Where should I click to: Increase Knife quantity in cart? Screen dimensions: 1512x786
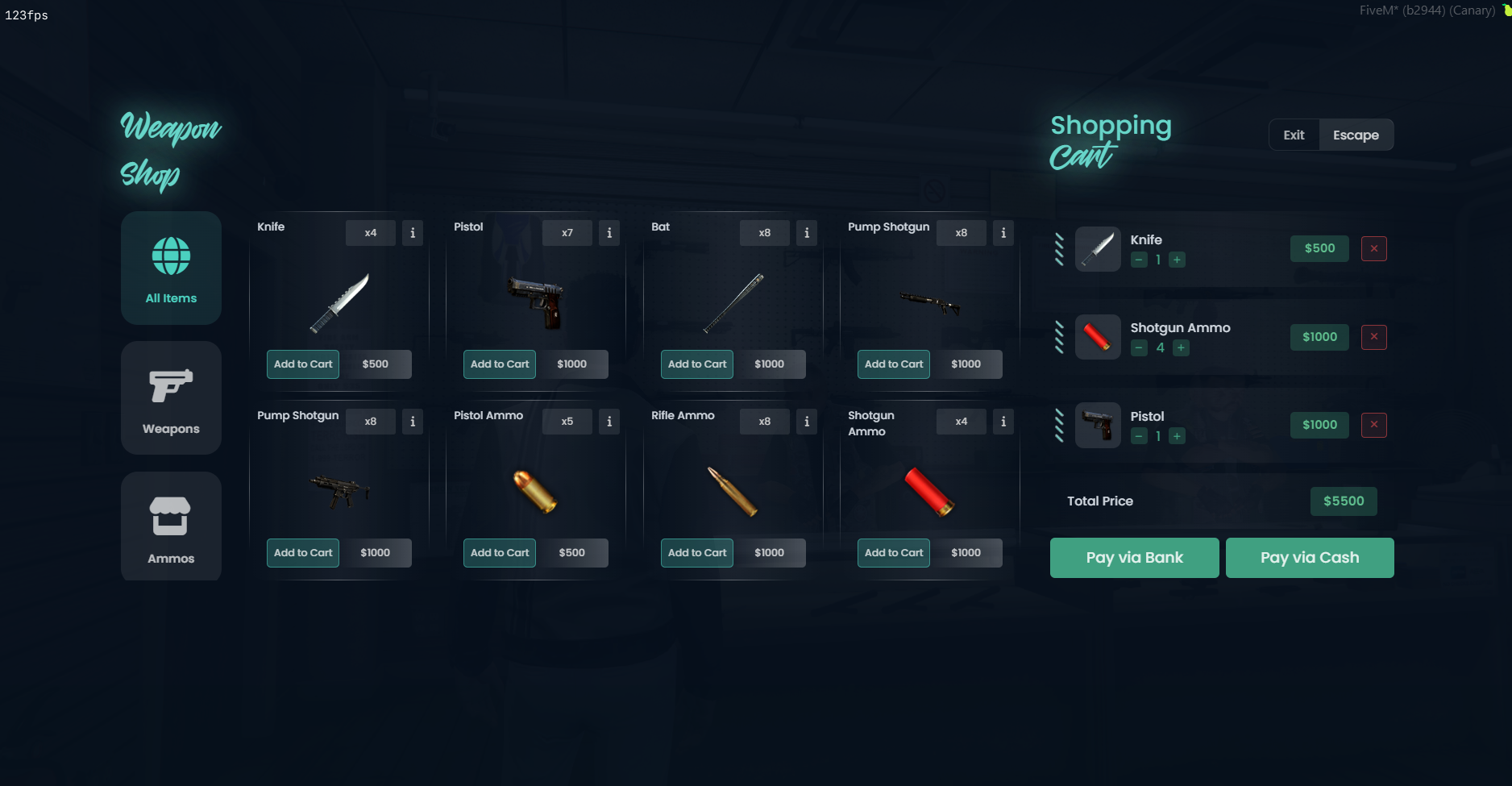click(1177, 260)
